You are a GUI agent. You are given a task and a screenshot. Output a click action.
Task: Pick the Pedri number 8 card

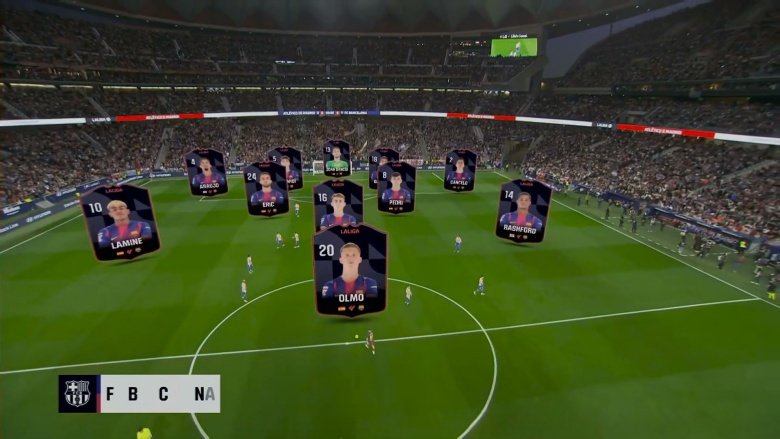tap(396, 187)
